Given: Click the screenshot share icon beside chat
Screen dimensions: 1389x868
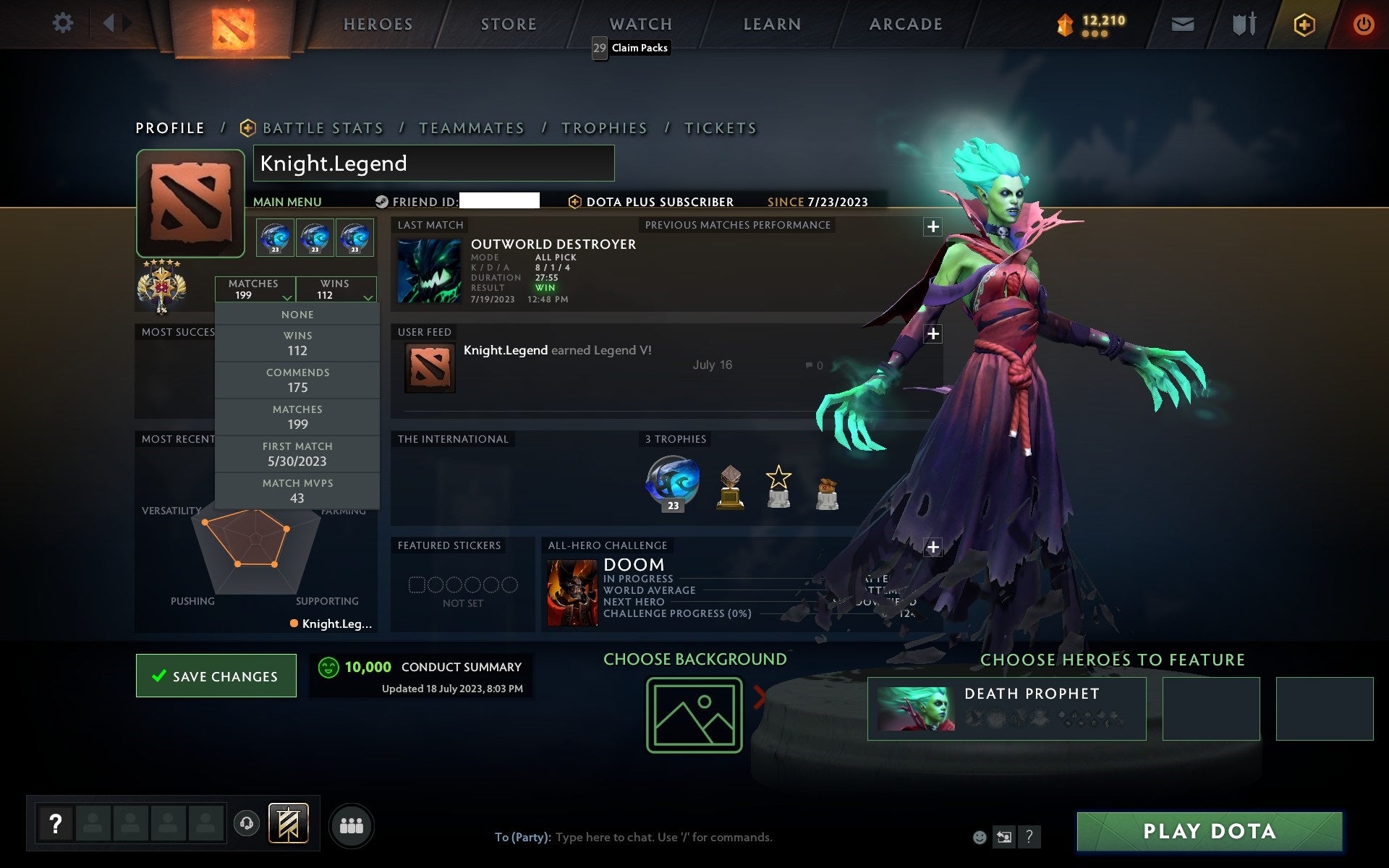Looking at the screenshot, I should tap(1005, 837).
